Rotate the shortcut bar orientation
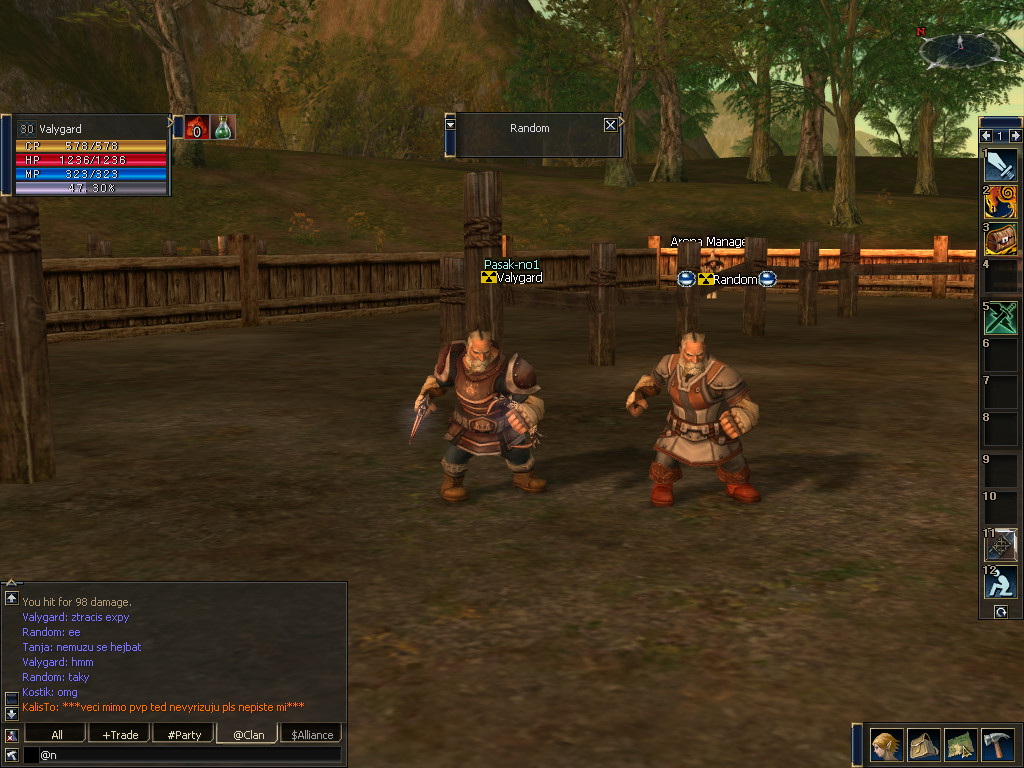1024x768 pixels. [x=1001, y=612]
